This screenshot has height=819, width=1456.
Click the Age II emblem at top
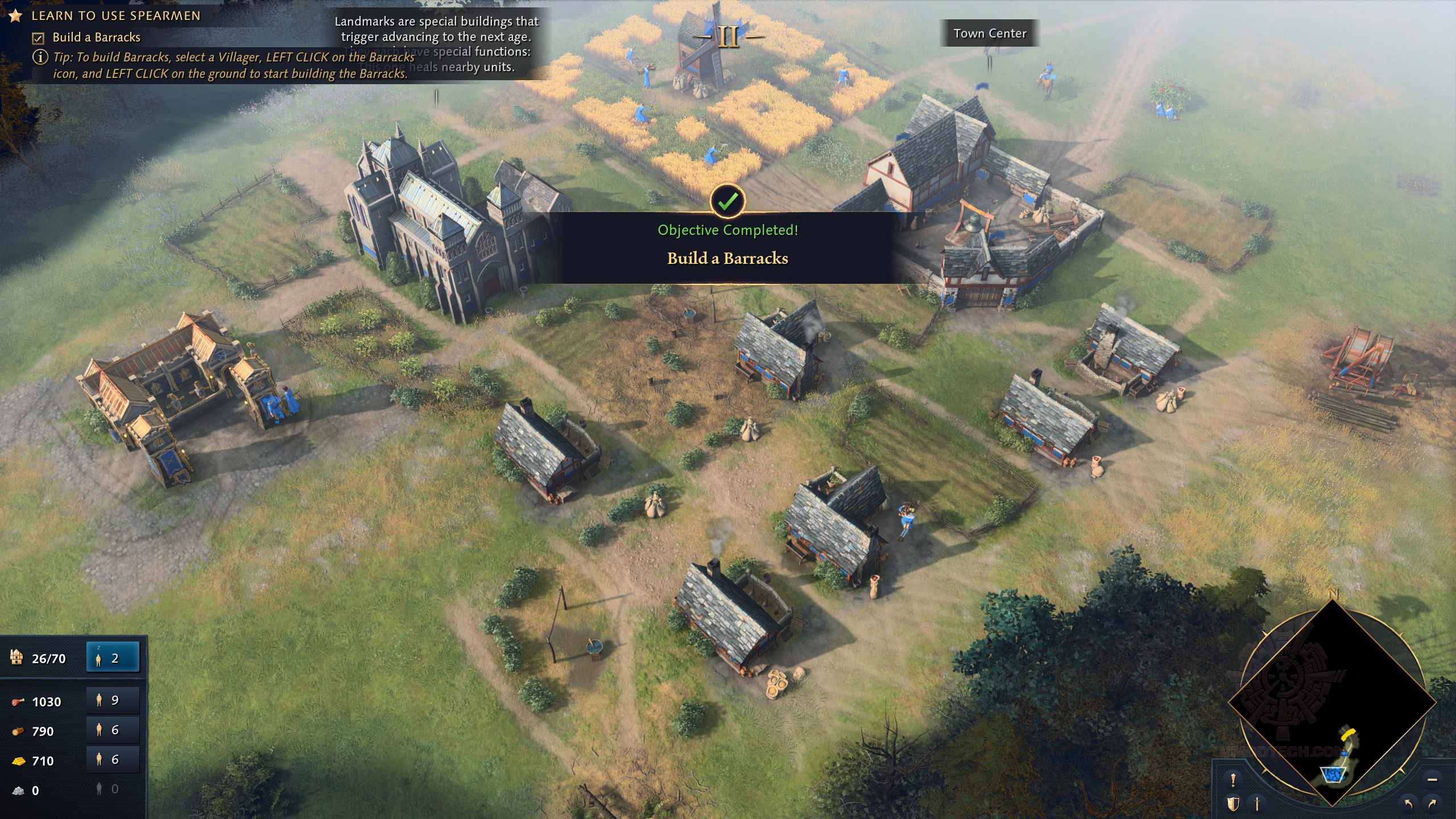[728, 38]
